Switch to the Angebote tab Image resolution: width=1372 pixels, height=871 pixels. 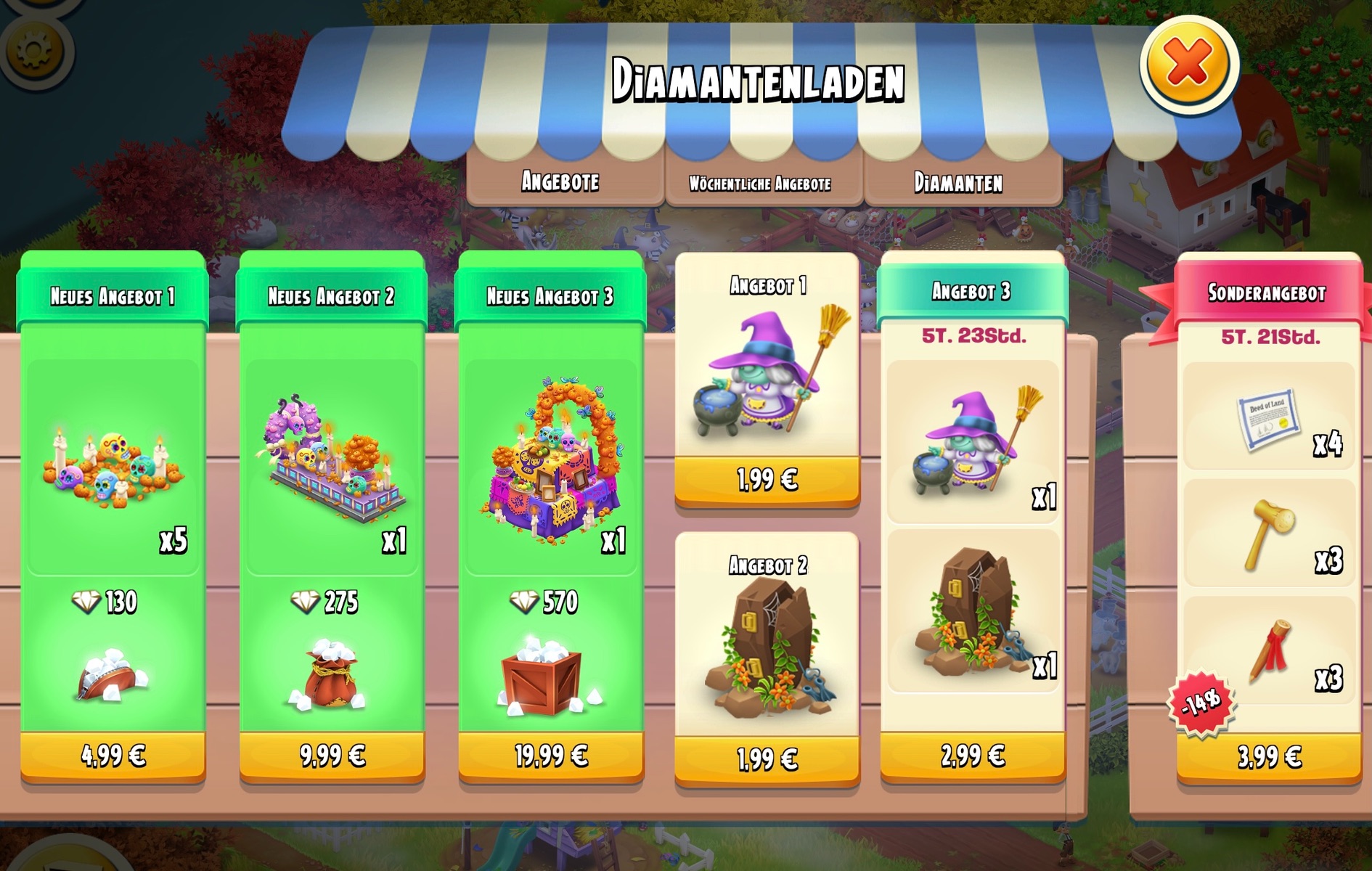coord(560,181)
